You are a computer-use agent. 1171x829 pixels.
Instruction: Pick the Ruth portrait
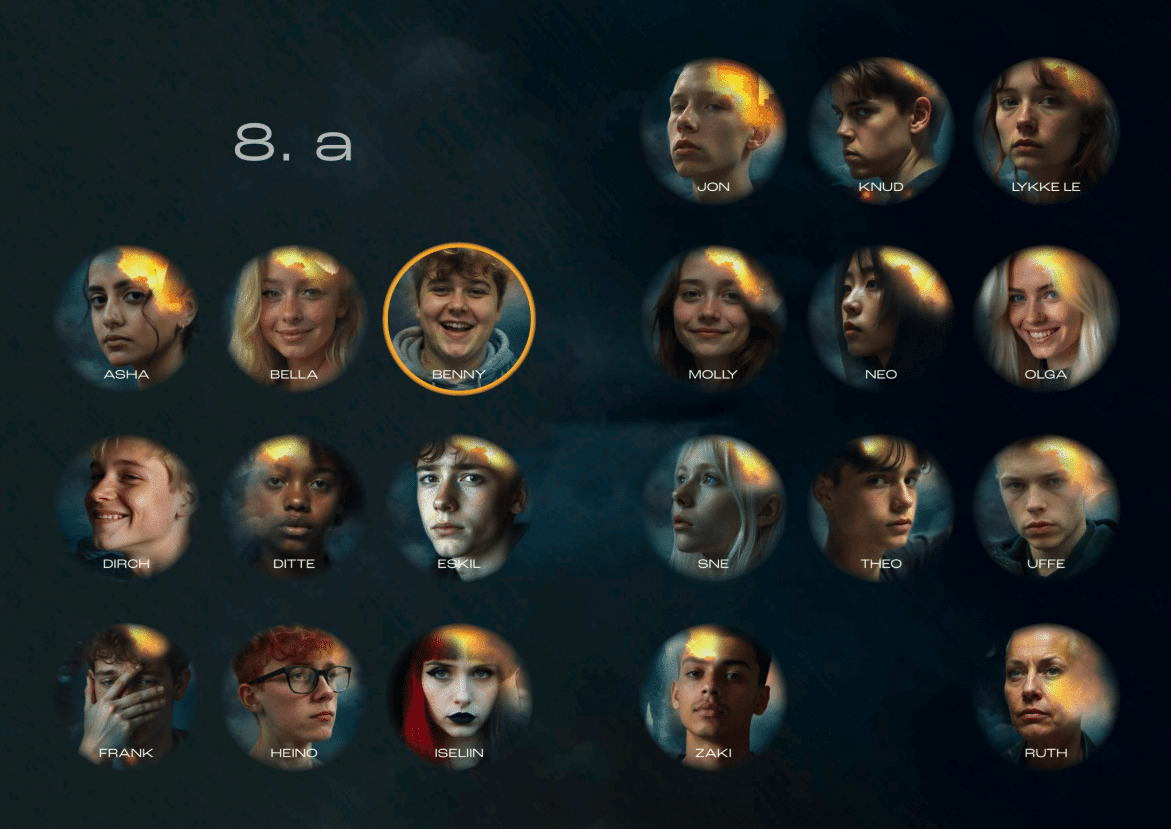pyautogui.click(x=1046, y=694)
